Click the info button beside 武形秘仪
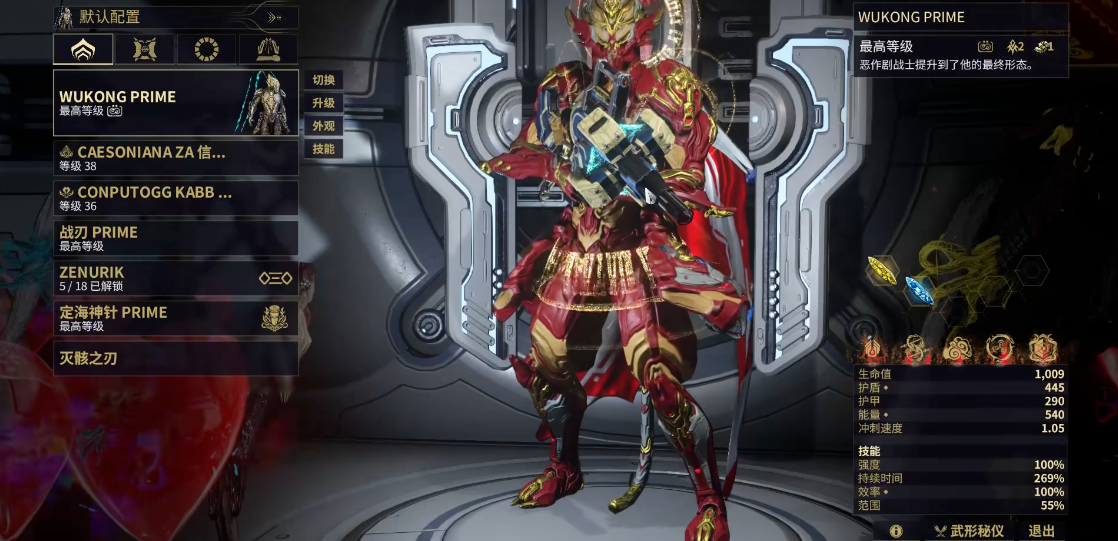Viewport: 1118px width, 541px height. [896, 531]
